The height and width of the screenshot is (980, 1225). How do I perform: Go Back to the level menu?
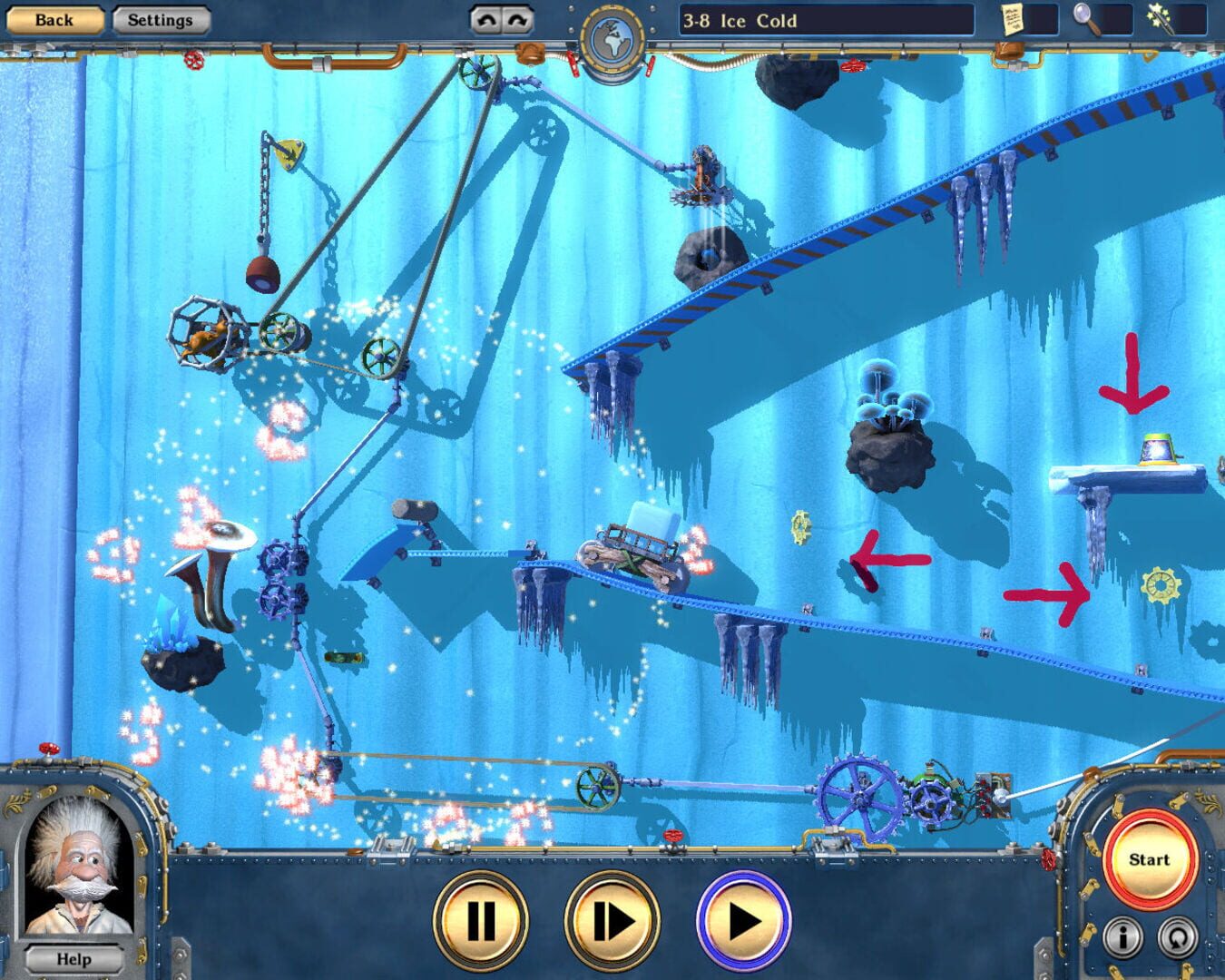click(x=54, y=19)
